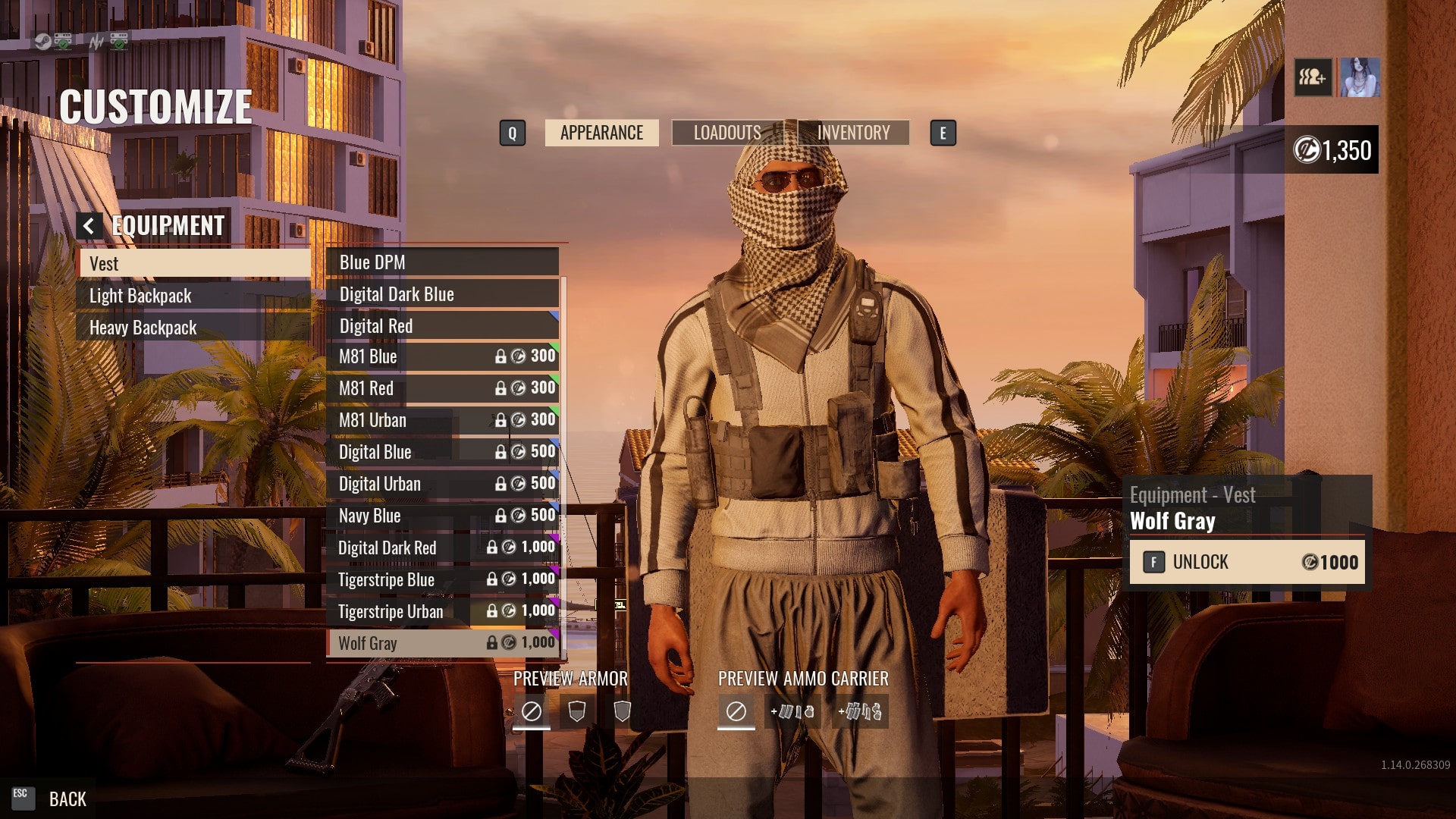Toggle armor preview off with the crossed-circle button
This screenshot has width=1456, height=819.
(533, 711)
